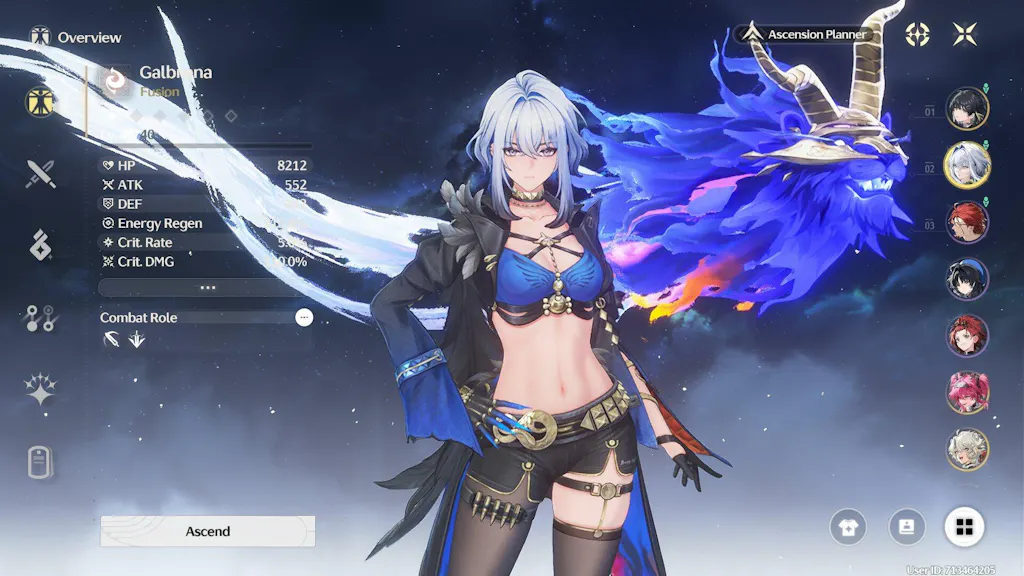Click the Ascend button
This screenshot has width=1024, height=576.
pos(208,531)
